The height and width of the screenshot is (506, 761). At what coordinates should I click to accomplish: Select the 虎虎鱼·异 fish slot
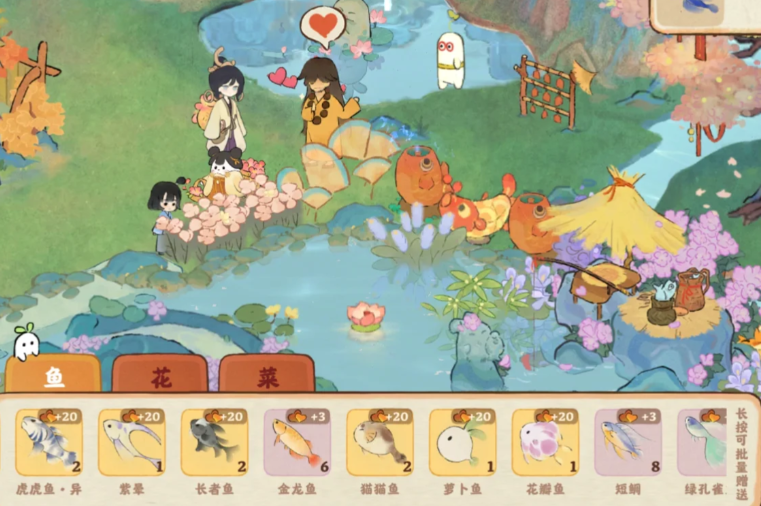(49, 443)
